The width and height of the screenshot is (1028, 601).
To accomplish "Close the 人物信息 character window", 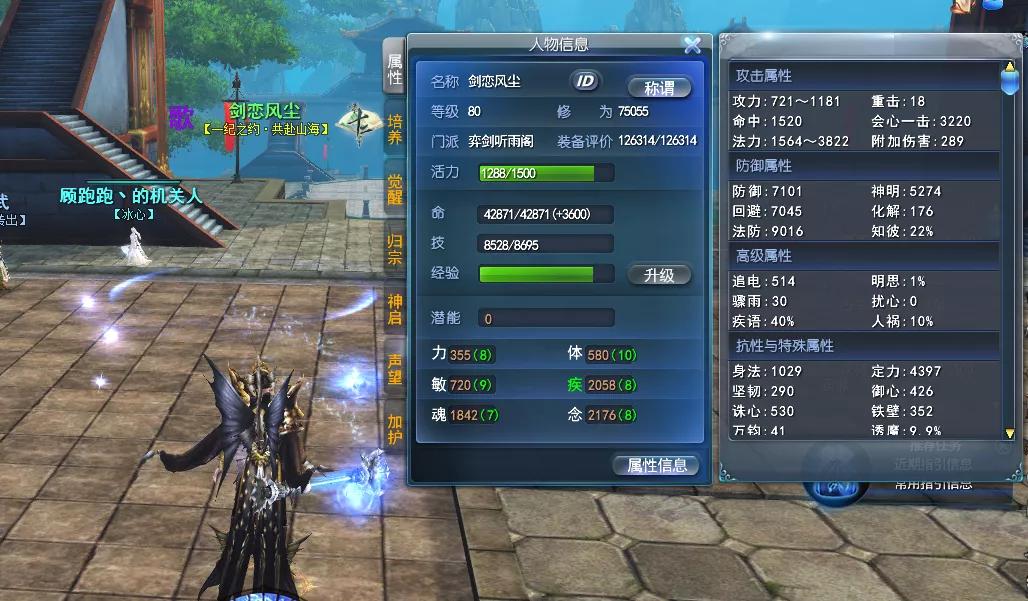I will point(692,45).
